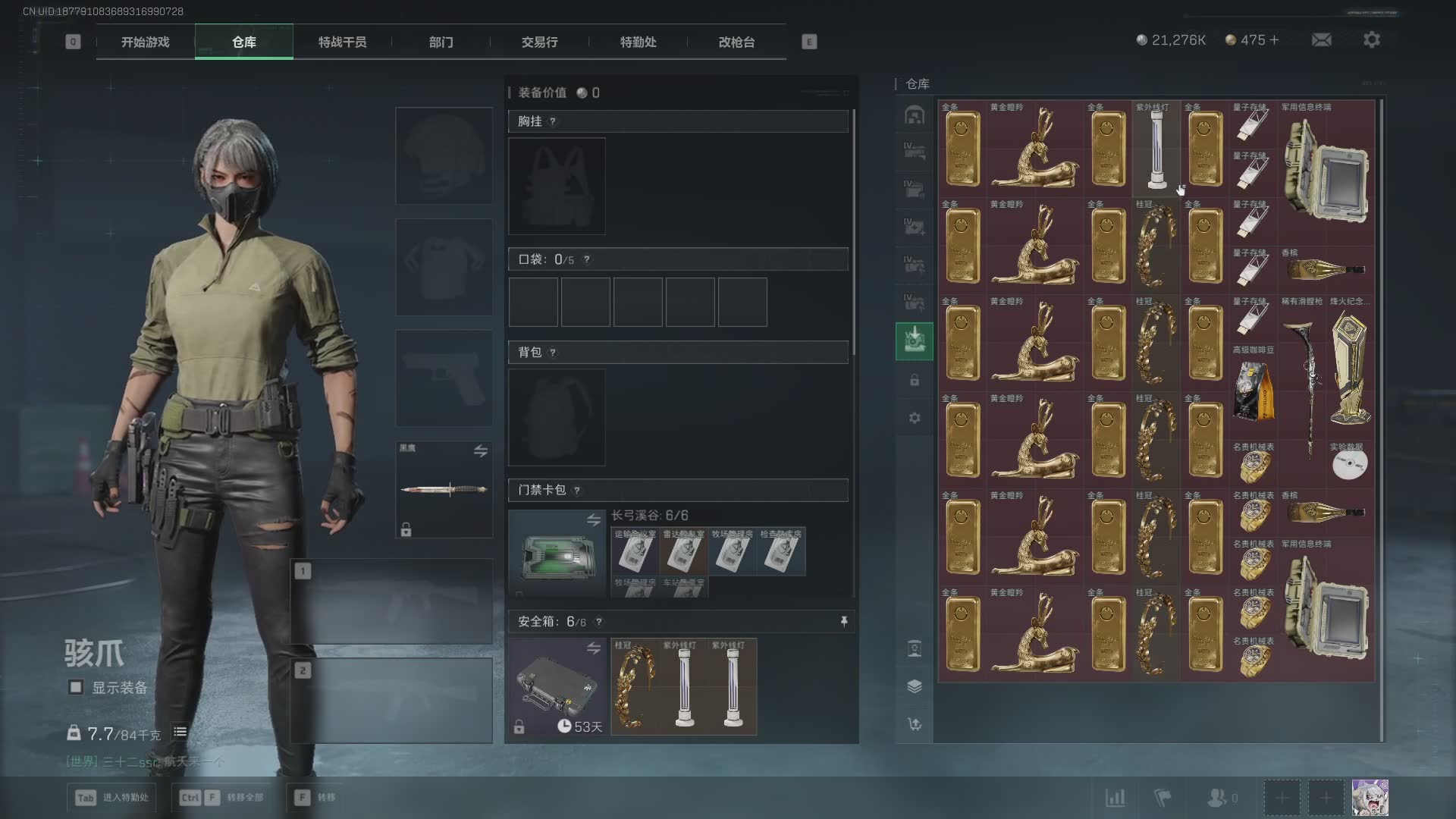The width and height of the screenshot is (1456, 819).
Task: Select the 黑鹰 knife slot
Action: point(444,490)
